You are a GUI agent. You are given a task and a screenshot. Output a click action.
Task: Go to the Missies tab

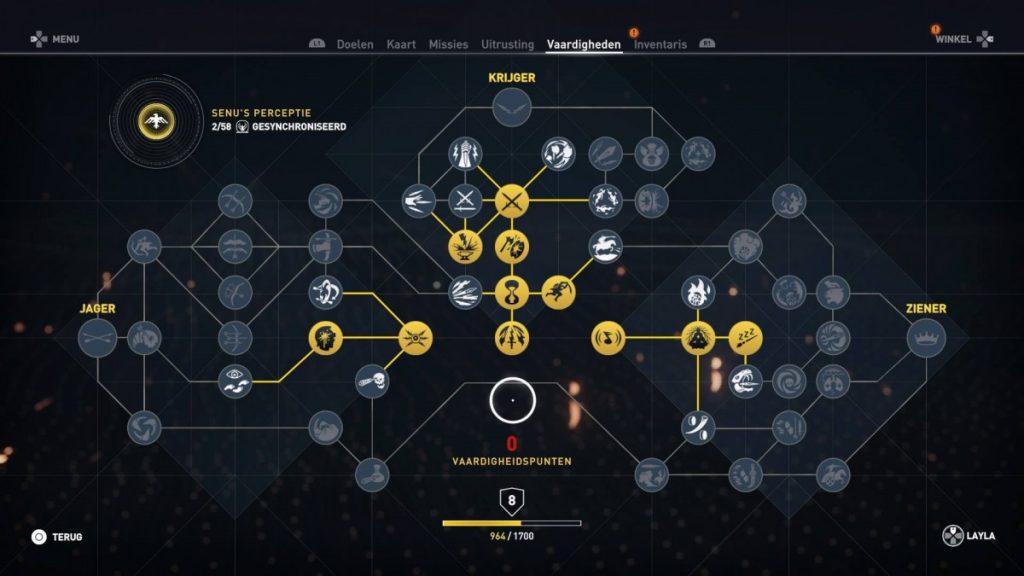[448, 44]
